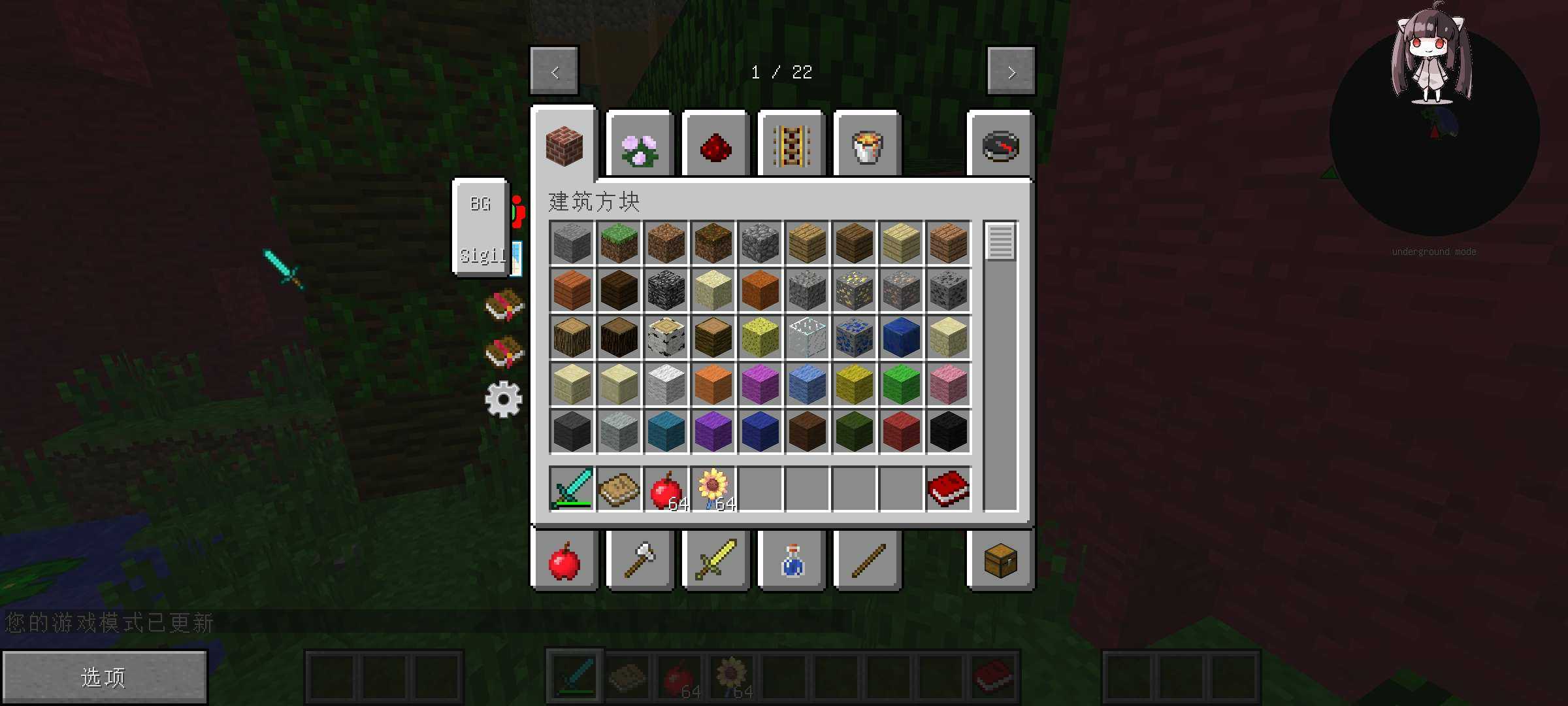Go to the next creative tab page
The image size is (1568, 706).
1011,71
